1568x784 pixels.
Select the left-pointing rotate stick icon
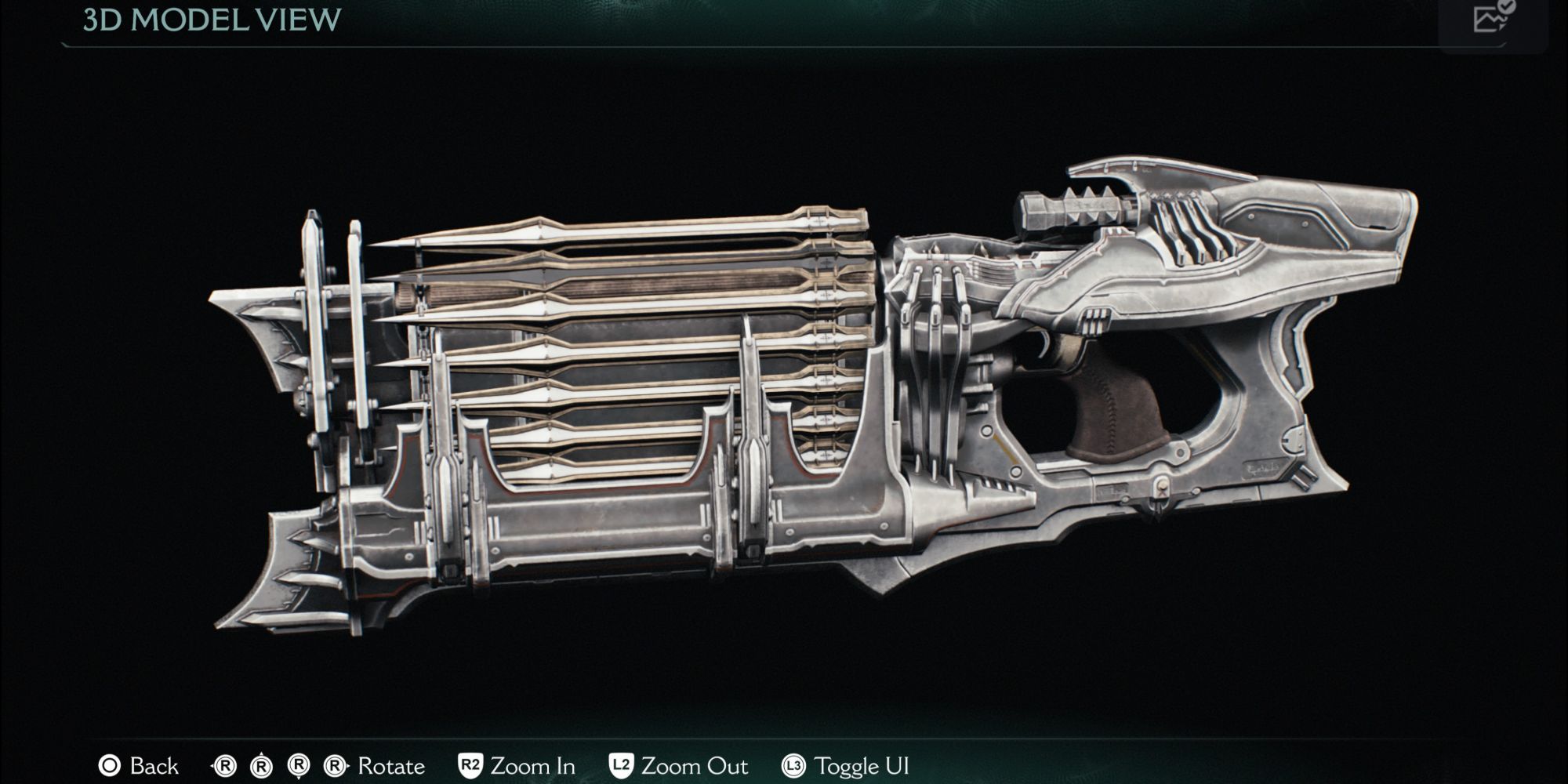coord(225,766)
